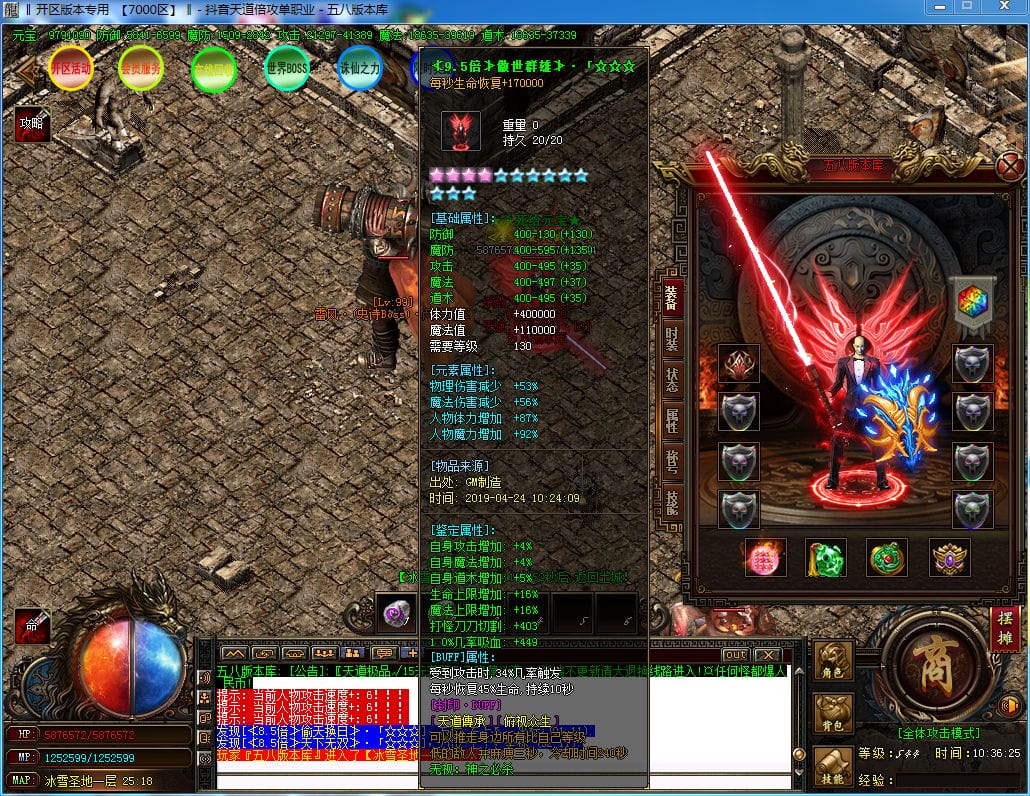
Task: Open the 开区活动 red circle menu
Action: pyautogui.click(x=70, y=68)
